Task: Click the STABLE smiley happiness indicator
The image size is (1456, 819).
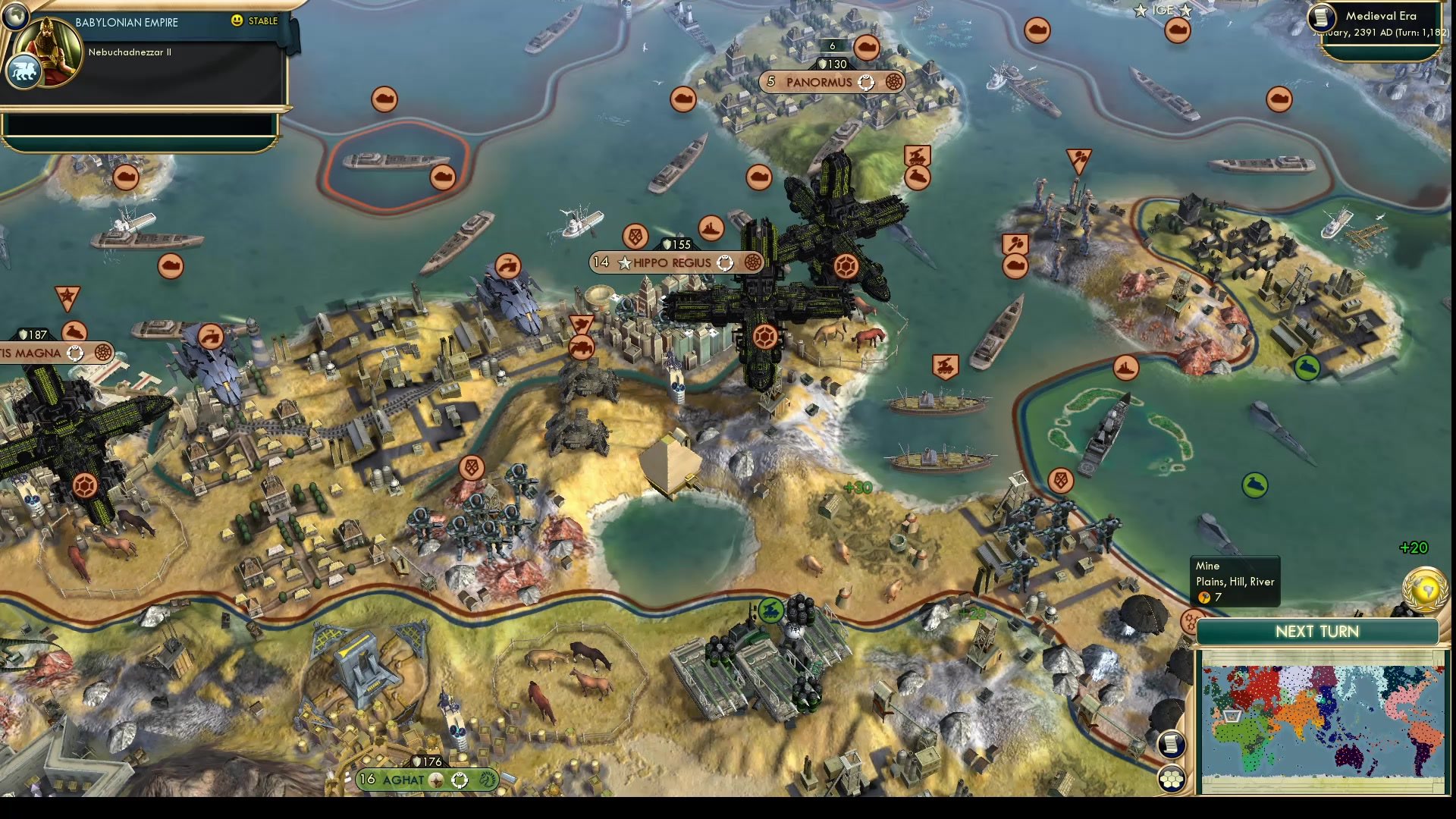Action: pos(239,21)
